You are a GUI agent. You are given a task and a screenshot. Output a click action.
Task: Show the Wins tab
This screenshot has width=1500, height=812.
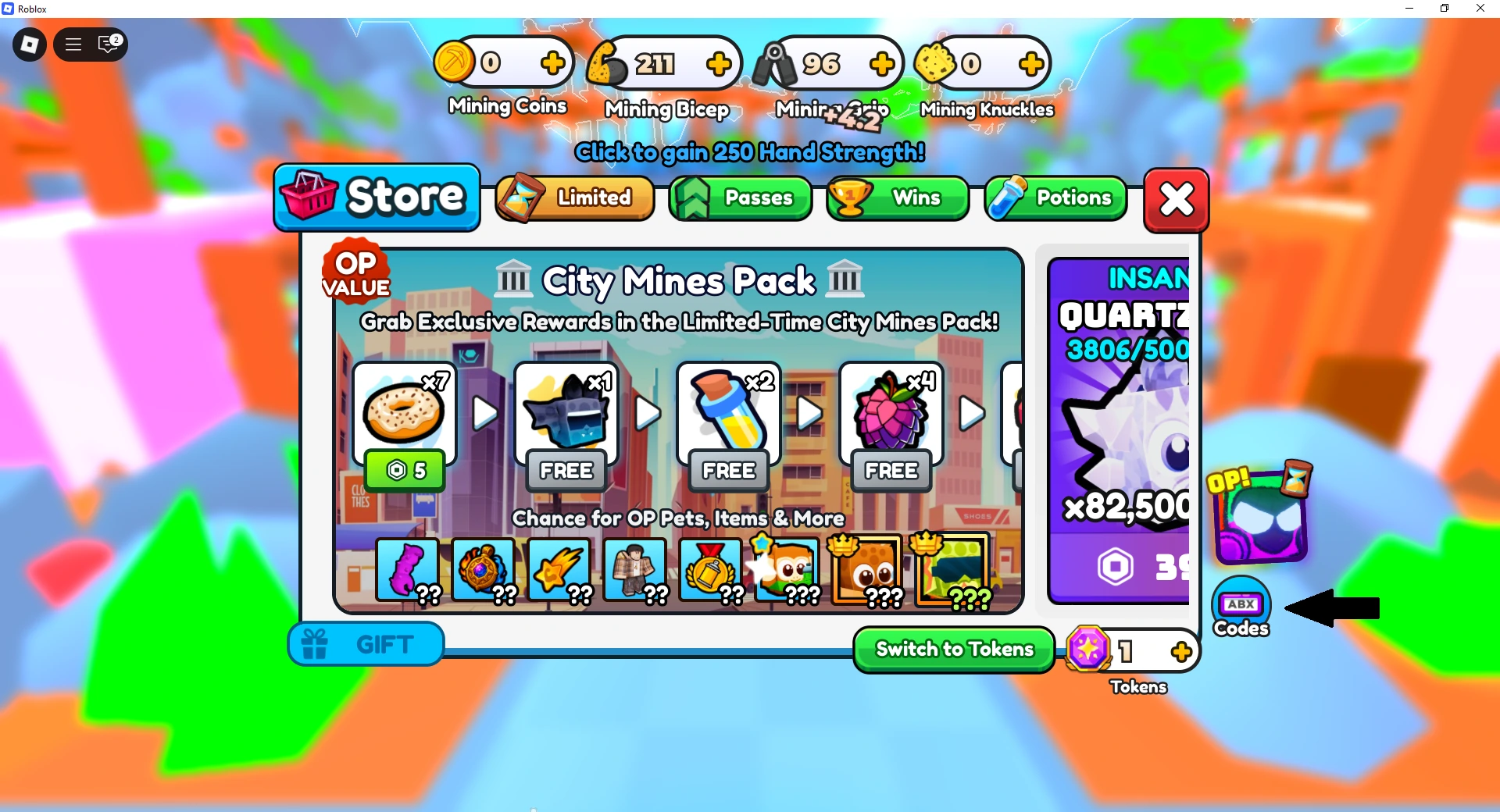click(x=898, y=198)
